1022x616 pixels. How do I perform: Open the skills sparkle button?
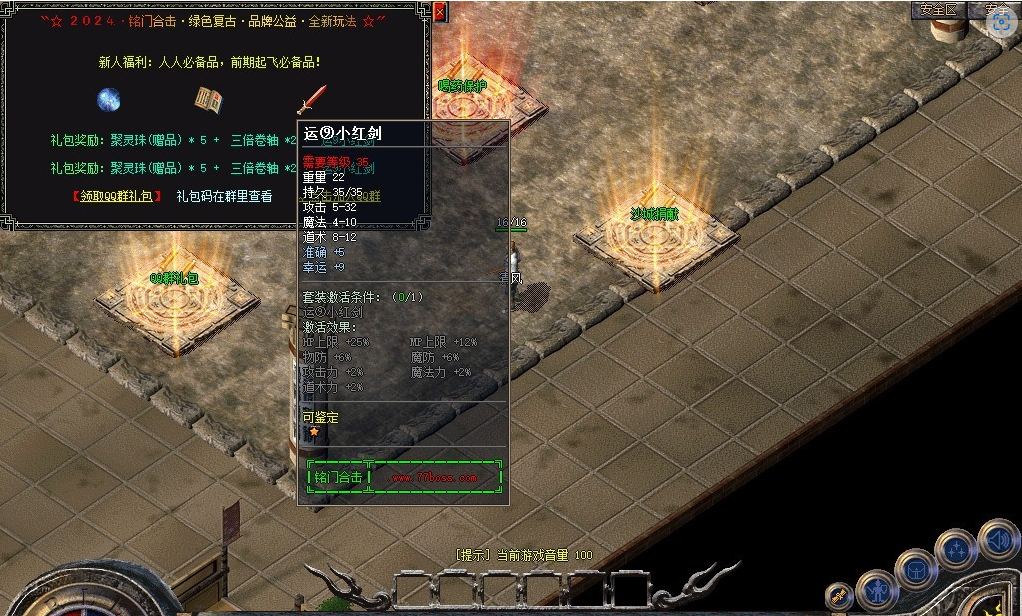coord(956,550)
